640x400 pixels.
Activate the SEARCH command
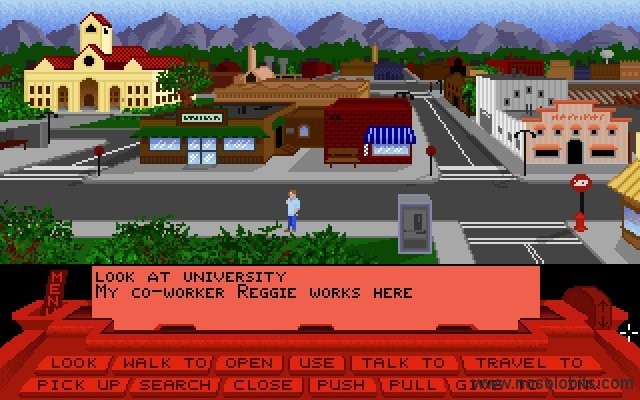176,384
